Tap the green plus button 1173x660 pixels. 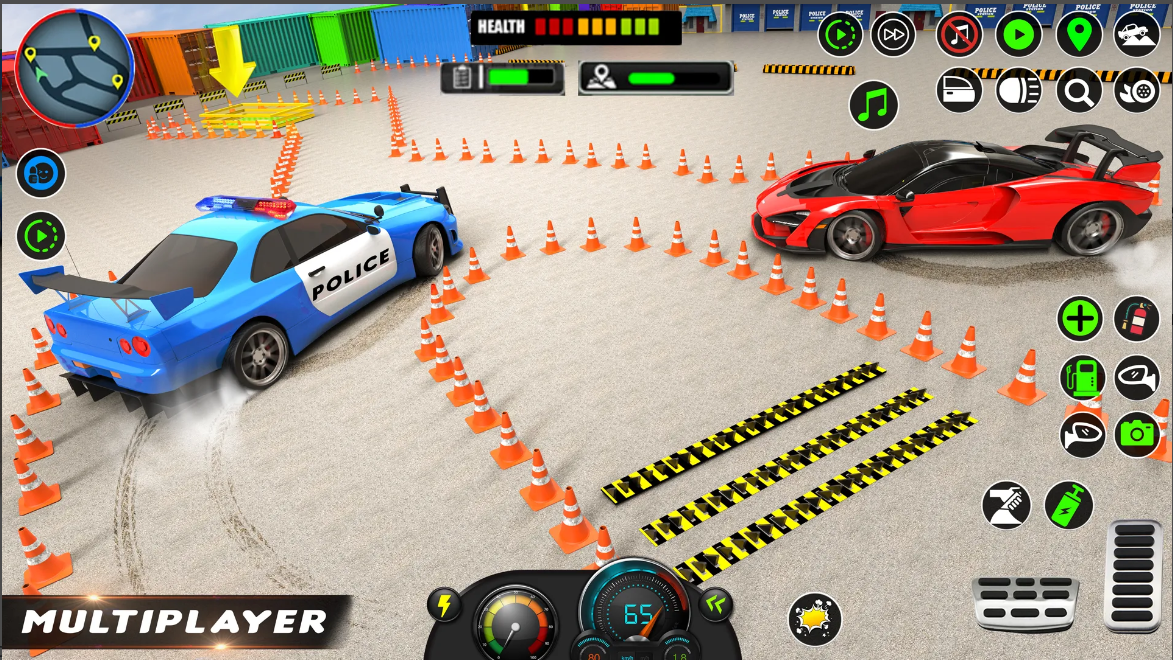pyautogui.click(x=1080, y=320)
